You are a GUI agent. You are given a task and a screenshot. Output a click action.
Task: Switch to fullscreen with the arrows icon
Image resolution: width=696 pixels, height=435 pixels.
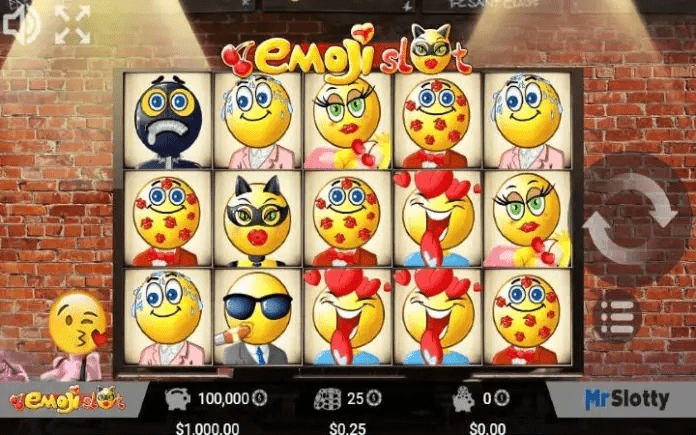72,25
